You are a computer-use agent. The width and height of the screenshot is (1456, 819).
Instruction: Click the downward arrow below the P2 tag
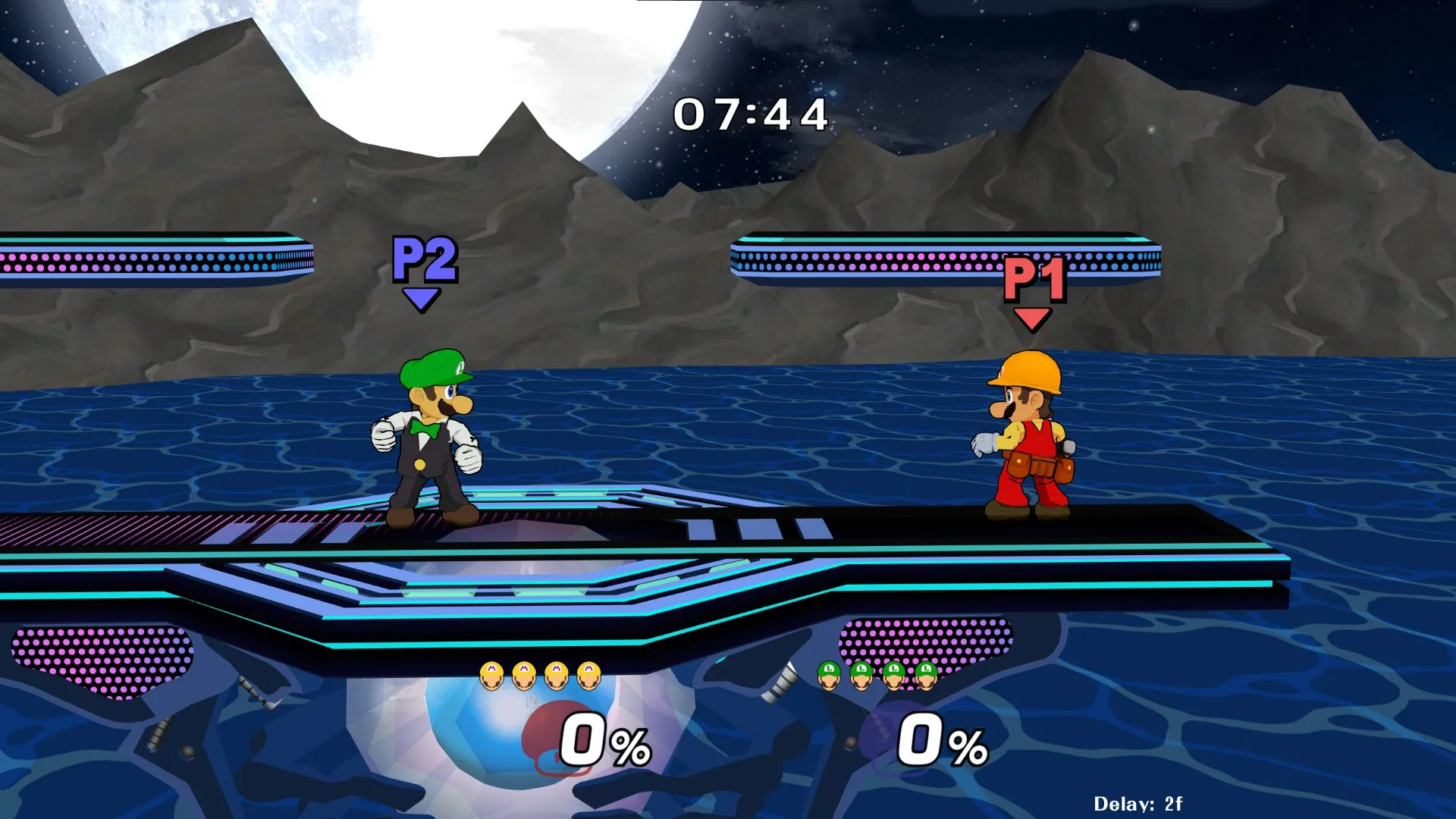[x=421, y=297]
